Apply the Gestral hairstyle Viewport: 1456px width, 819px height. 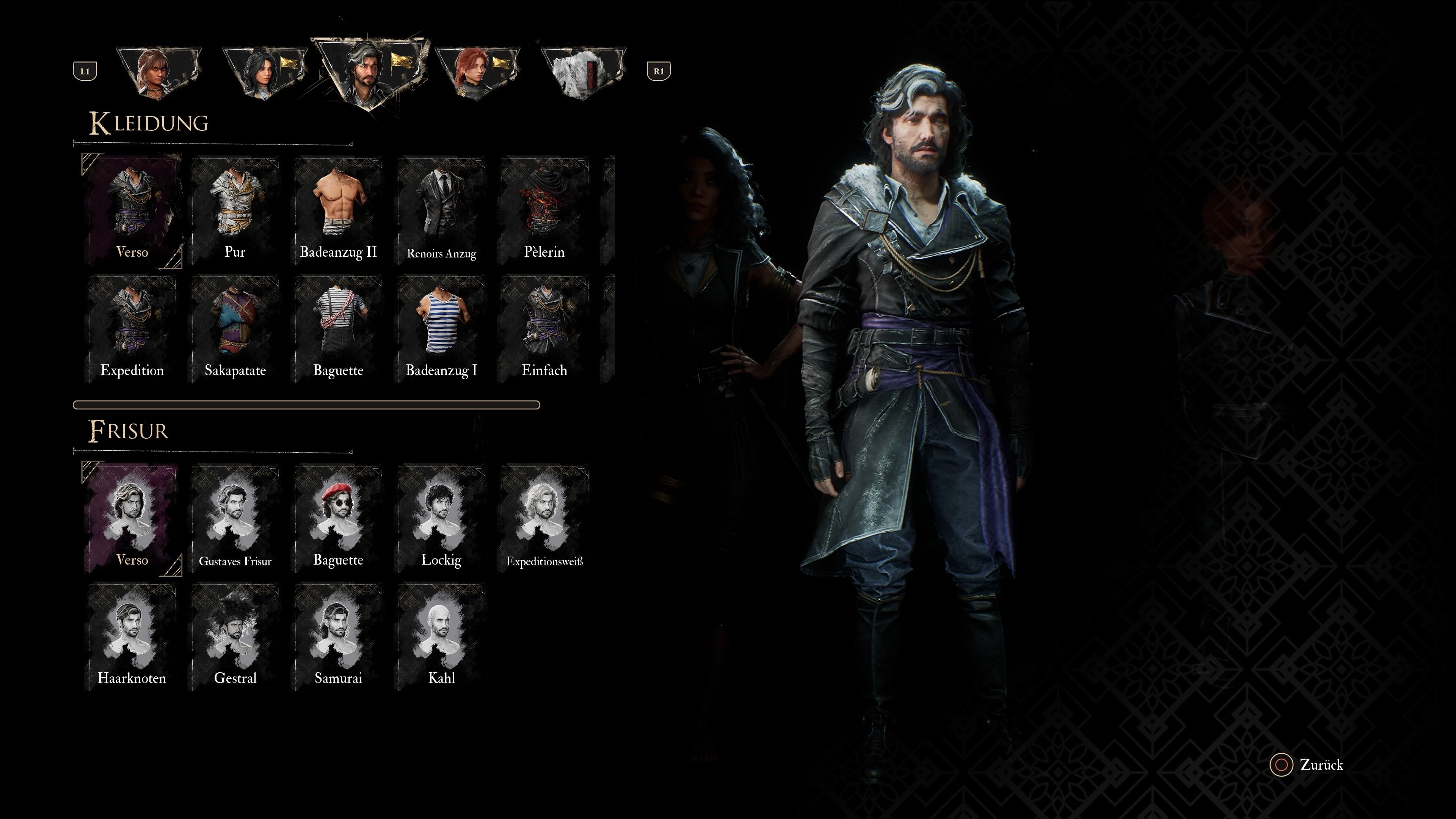[235, 637]
